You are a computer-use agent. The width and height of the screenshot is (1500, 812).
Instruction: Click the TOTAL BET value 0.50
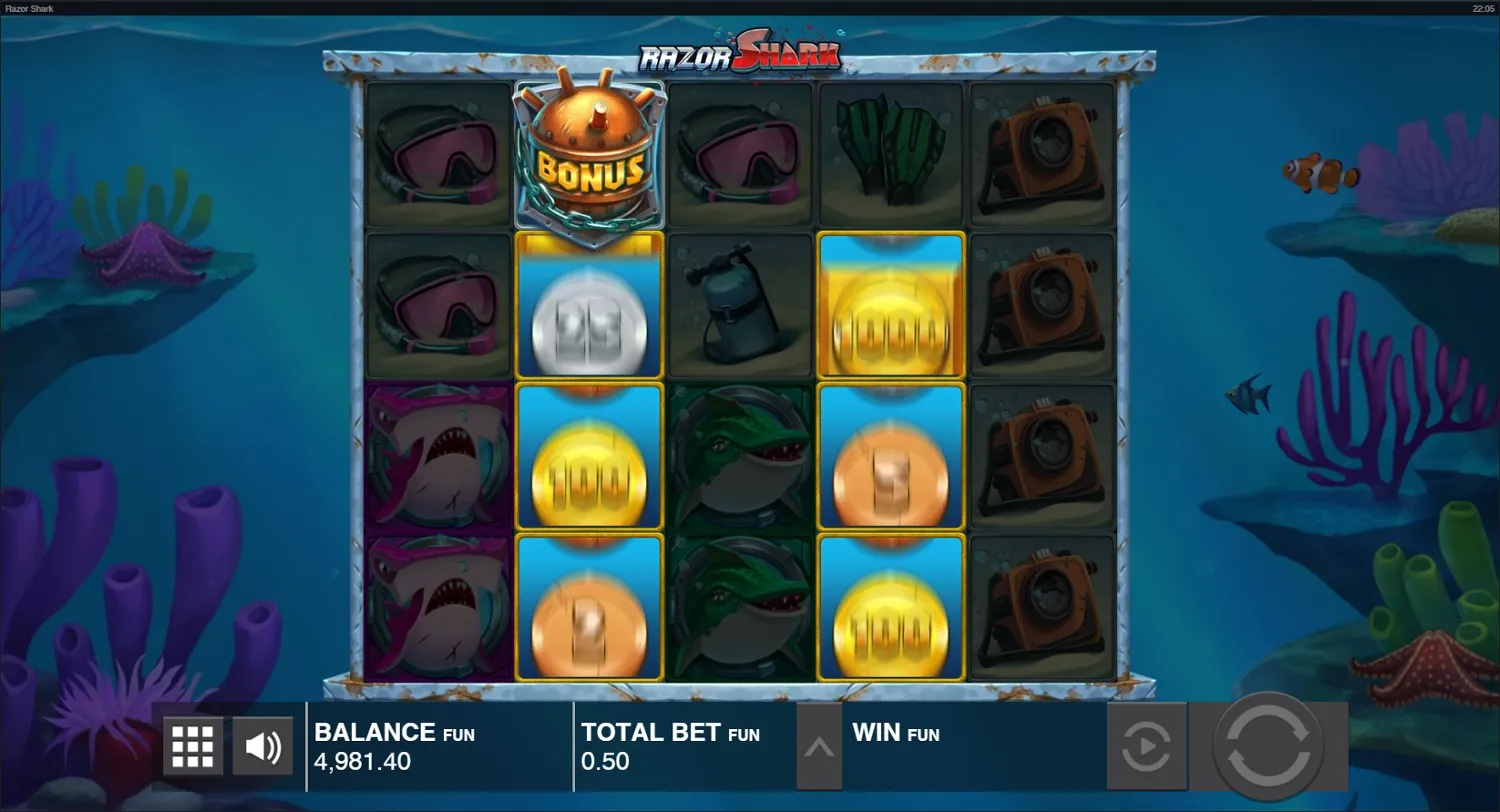click(x=604, y=761)
